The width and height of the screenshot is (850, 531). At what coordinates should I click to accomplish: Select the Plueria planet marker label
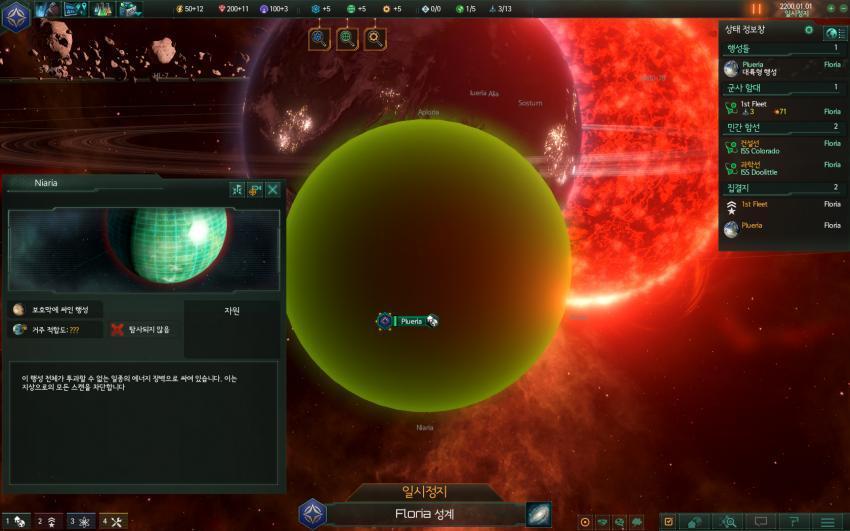409,321
